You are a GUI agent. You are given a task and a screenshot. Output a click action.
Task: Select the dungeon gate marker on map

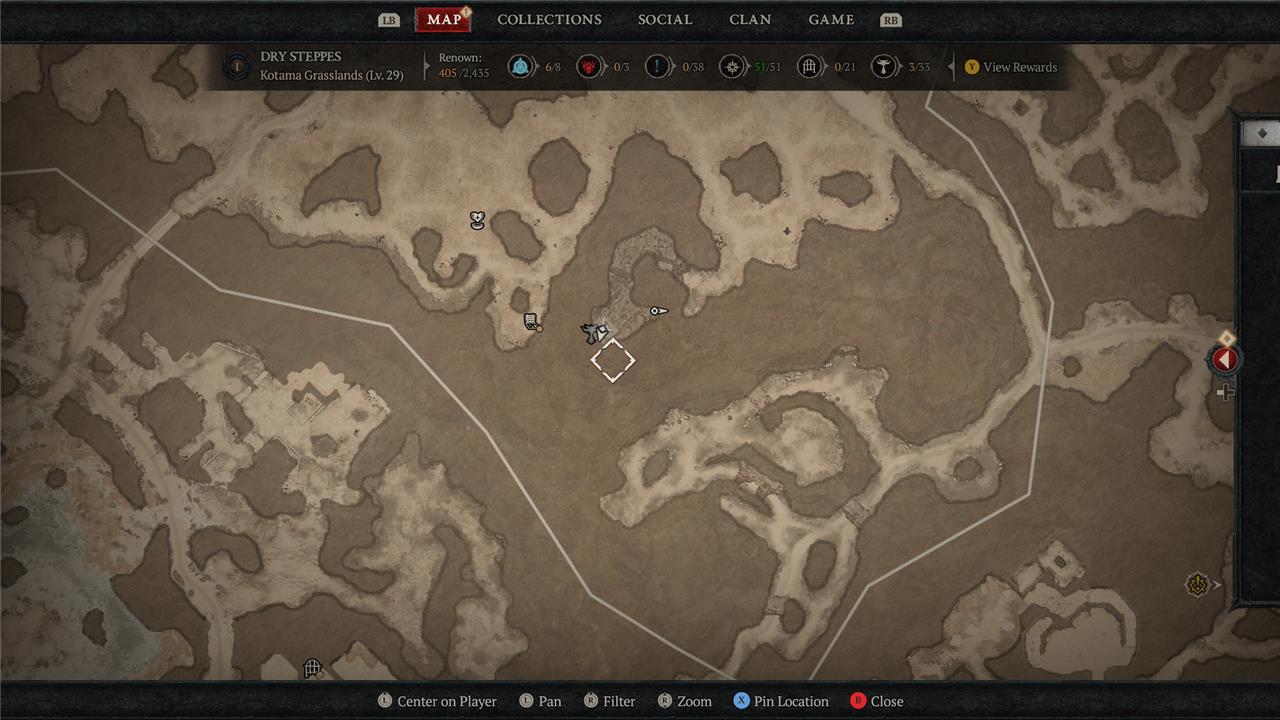(313, 668)
